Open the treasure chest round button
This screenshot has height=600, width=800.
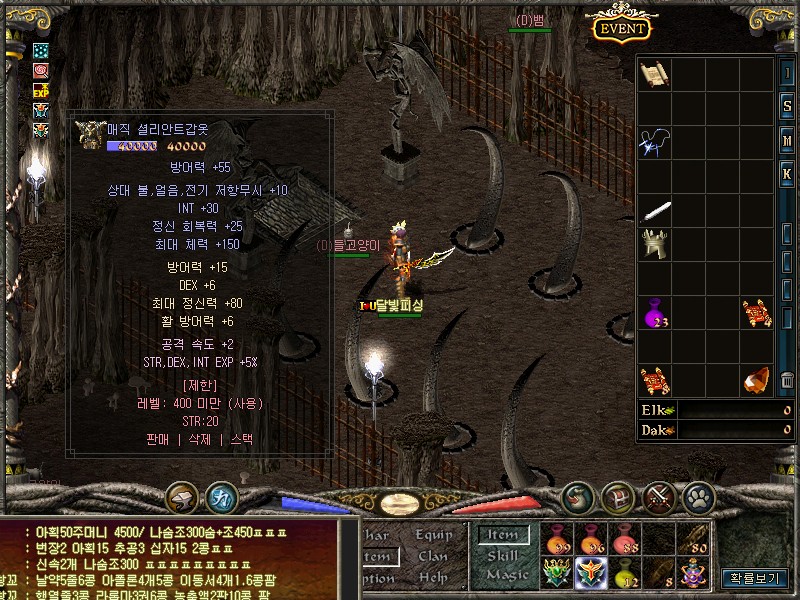click(x=619, y=496)
